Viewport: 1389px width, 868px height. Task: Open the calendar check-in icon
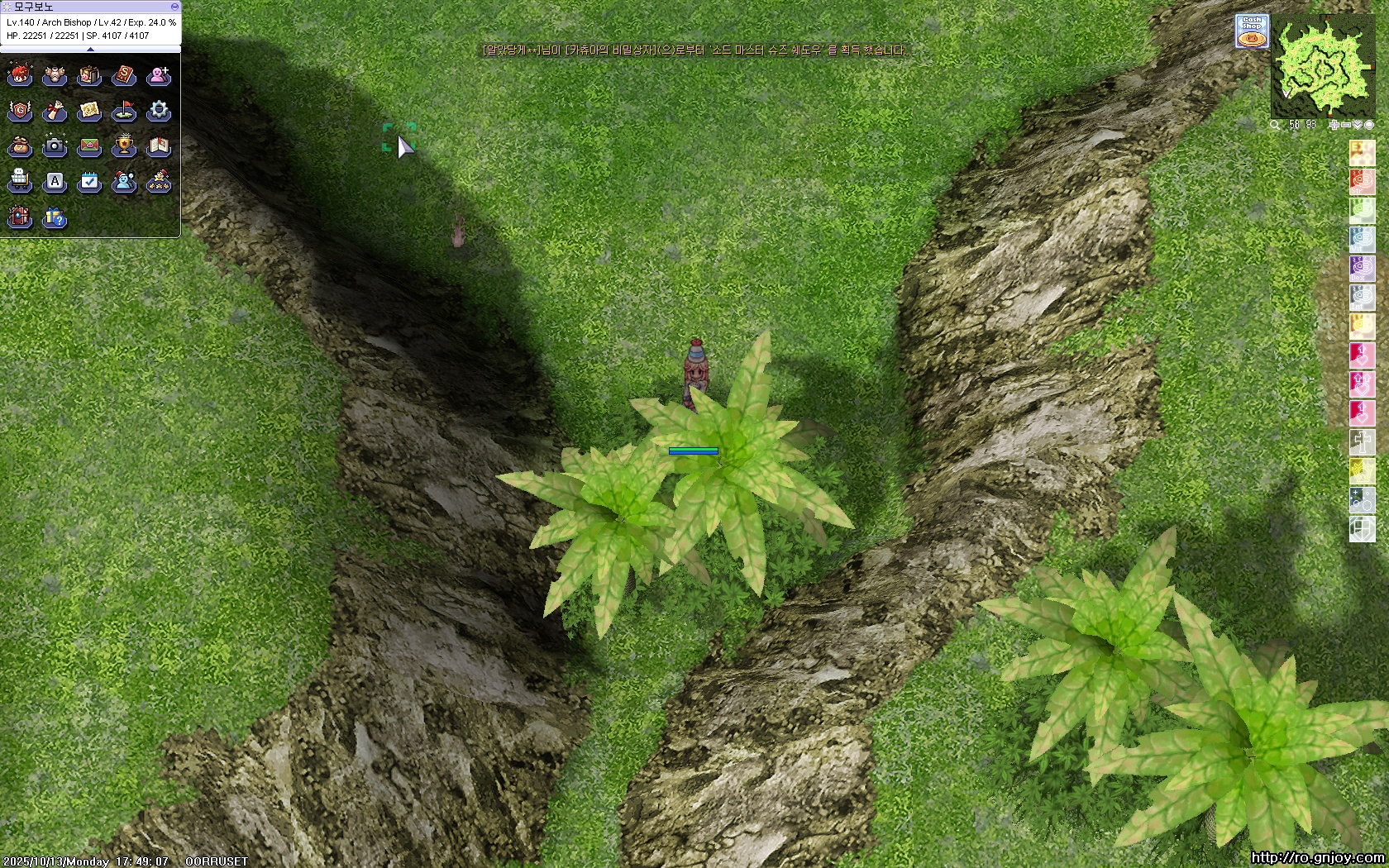[x=89, y=181]
